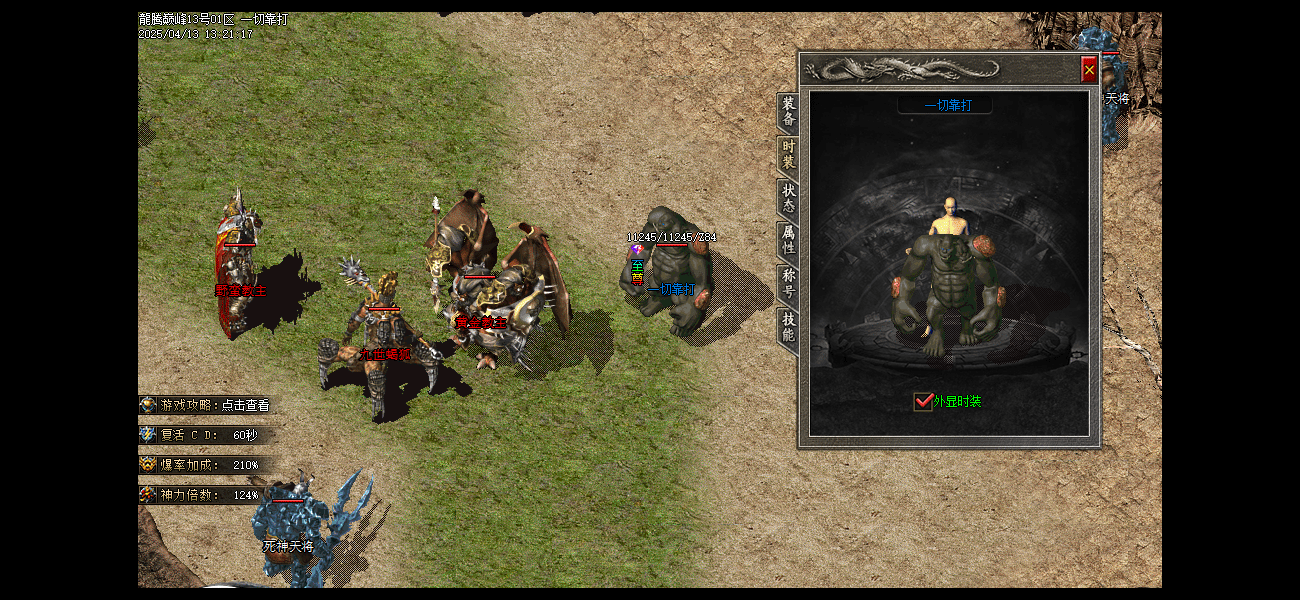This screenshot has height=600, width=1300.
Task: Open the 状态 status tab
Action: point(789,197)
